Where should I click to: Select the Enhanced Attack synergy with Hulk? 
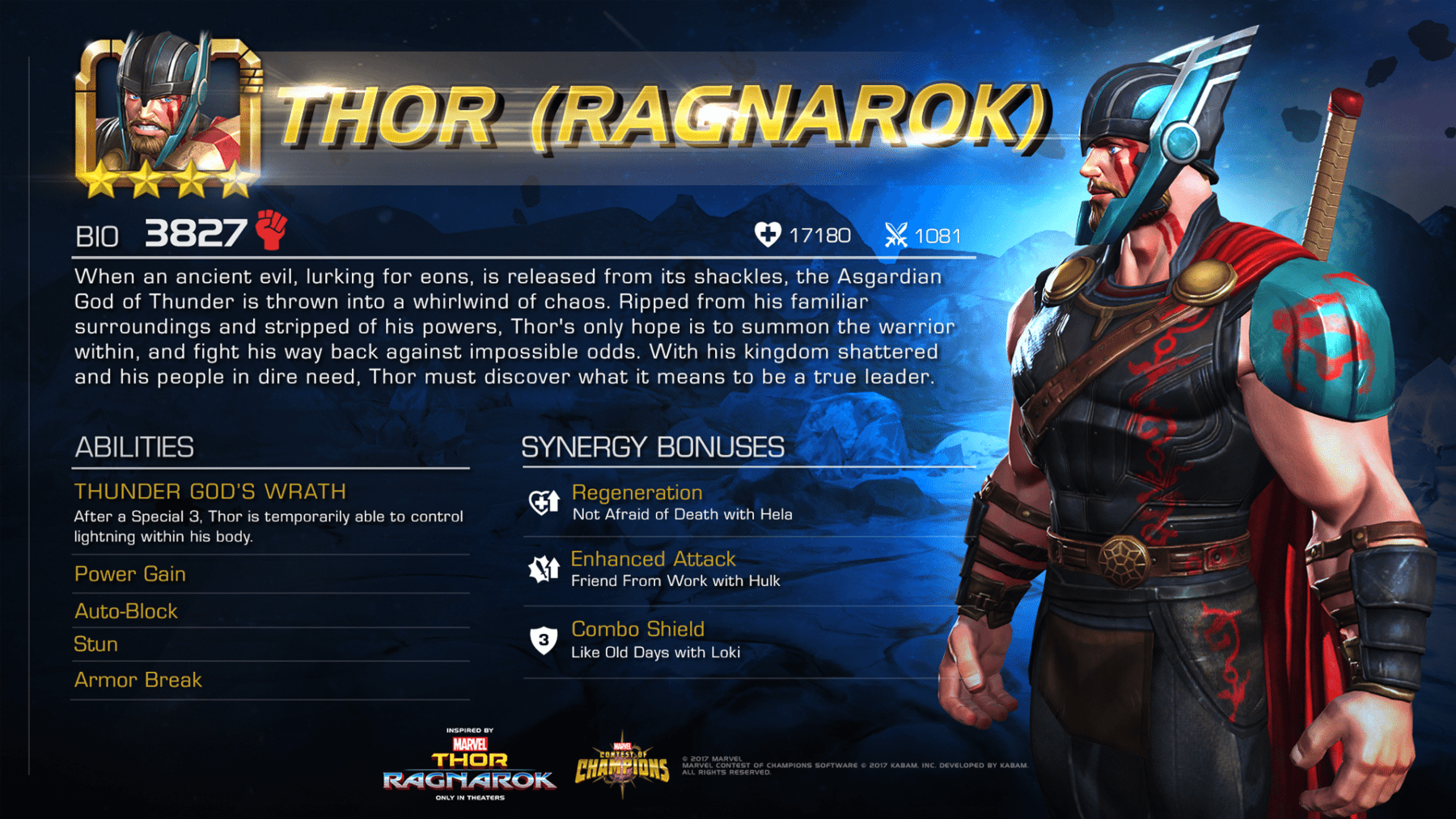(x=653, y=559)
